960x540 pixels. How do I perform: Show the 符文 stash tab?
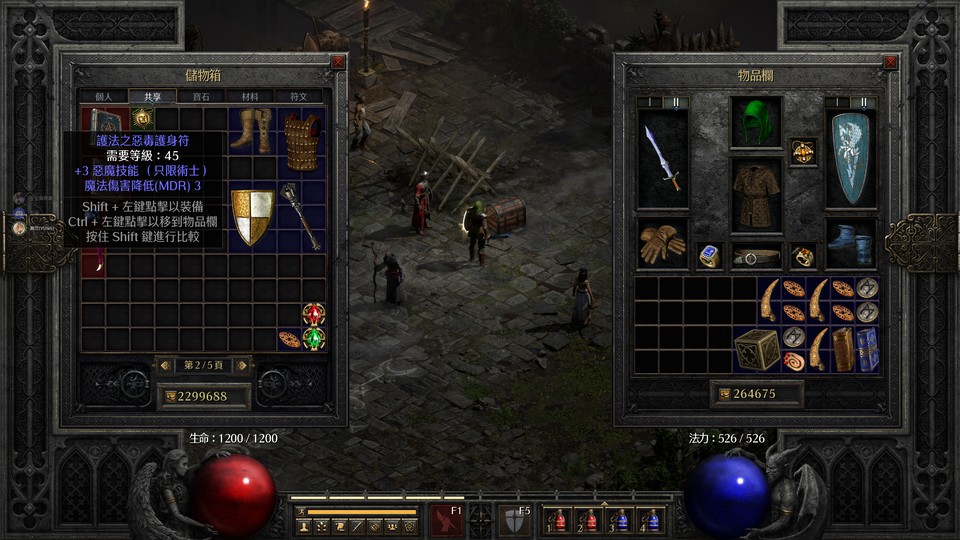(x=298, y=97)
